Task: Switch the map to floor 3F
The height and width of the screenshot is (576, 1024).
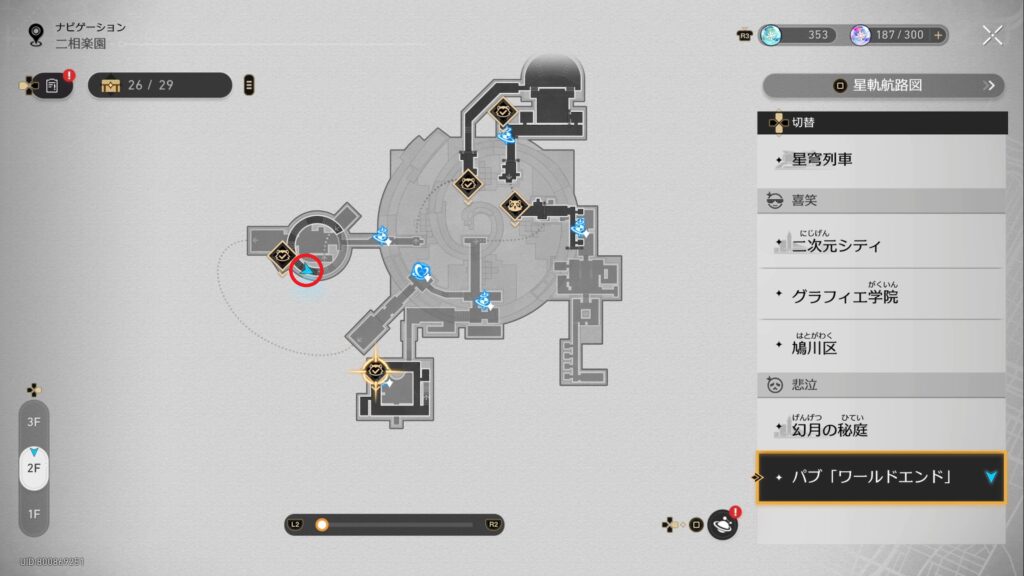Action: [x=33, y=421]
